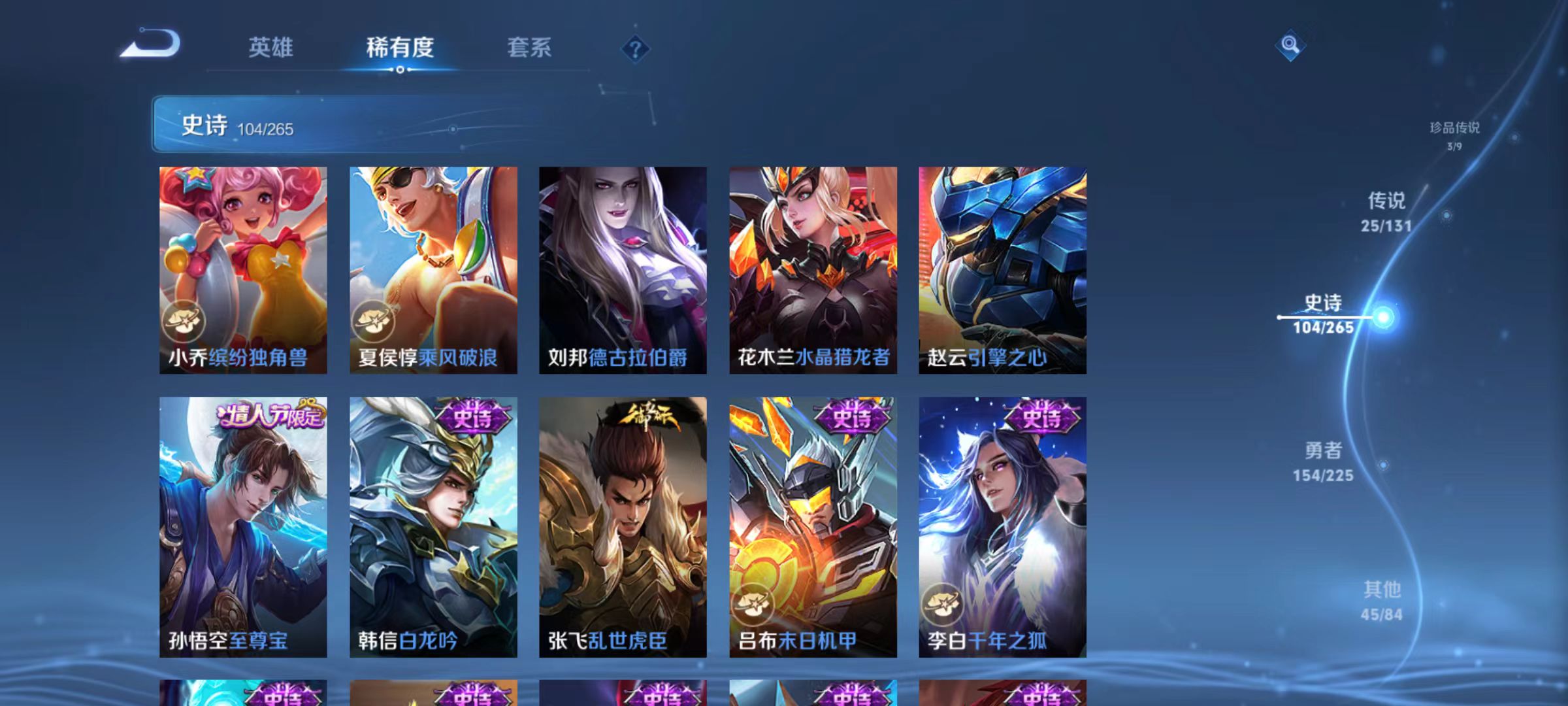Screen dimensions: 1568x706
Task: Select the 稀有度 tab
Action: 401,47
